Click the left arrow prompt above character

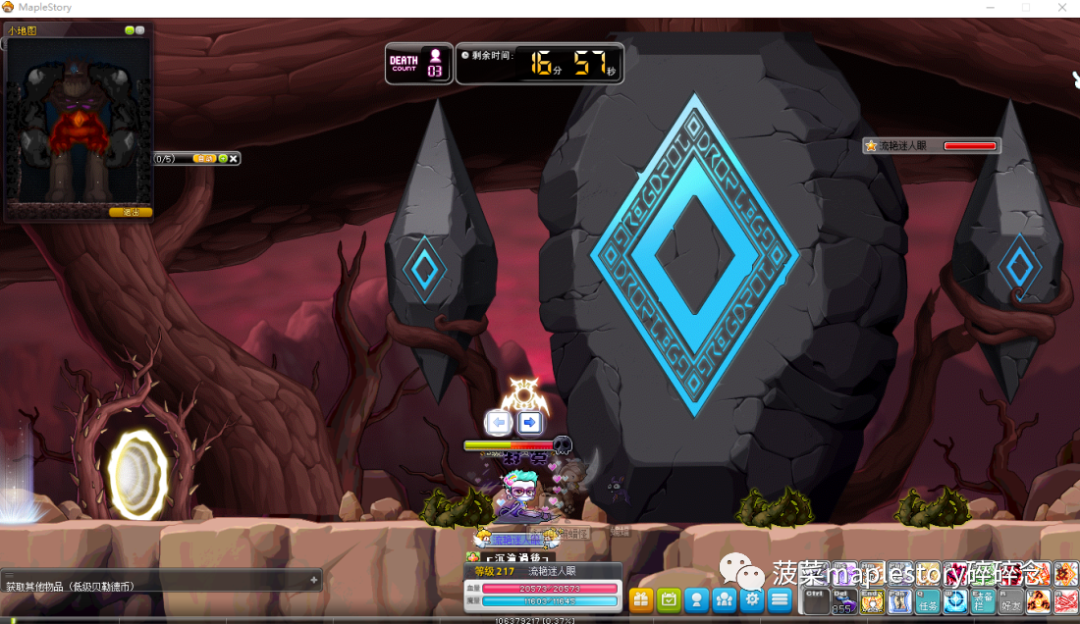pyautogui.click(x=499, y=422)
